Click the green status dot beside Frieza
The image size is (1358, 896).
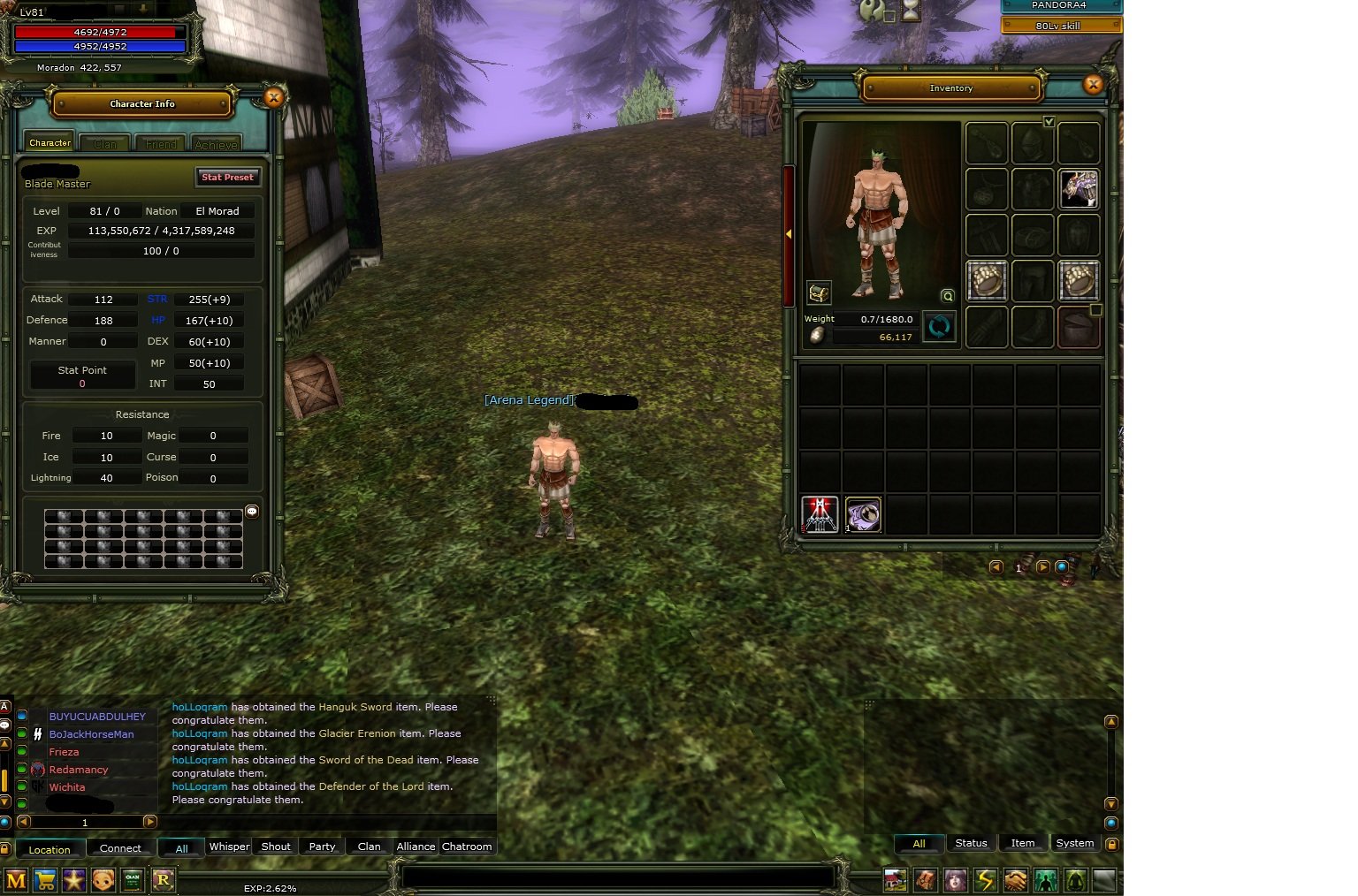point(23,752)
